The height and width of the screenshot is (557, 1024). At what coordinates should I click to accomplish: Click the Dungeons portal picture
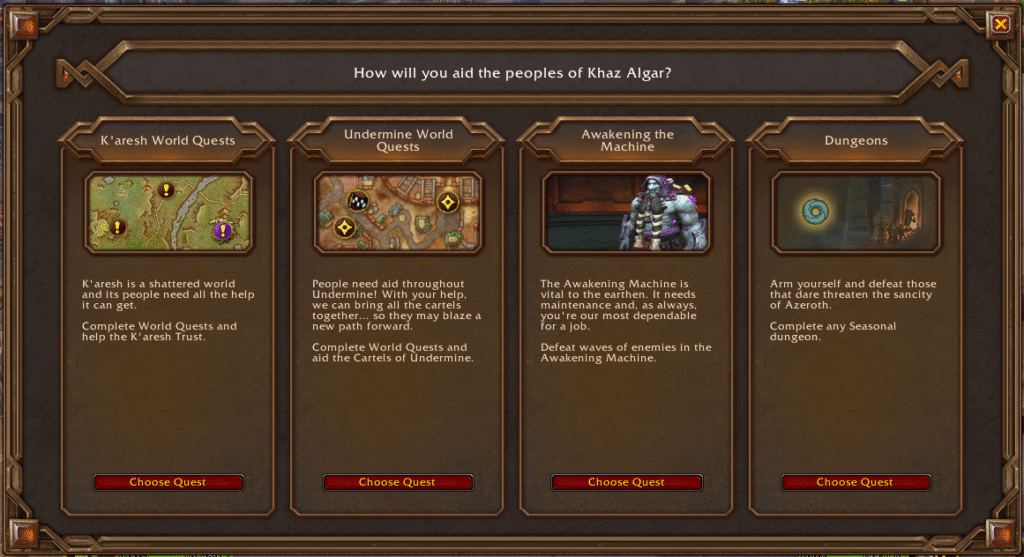[x=855, y=212]
